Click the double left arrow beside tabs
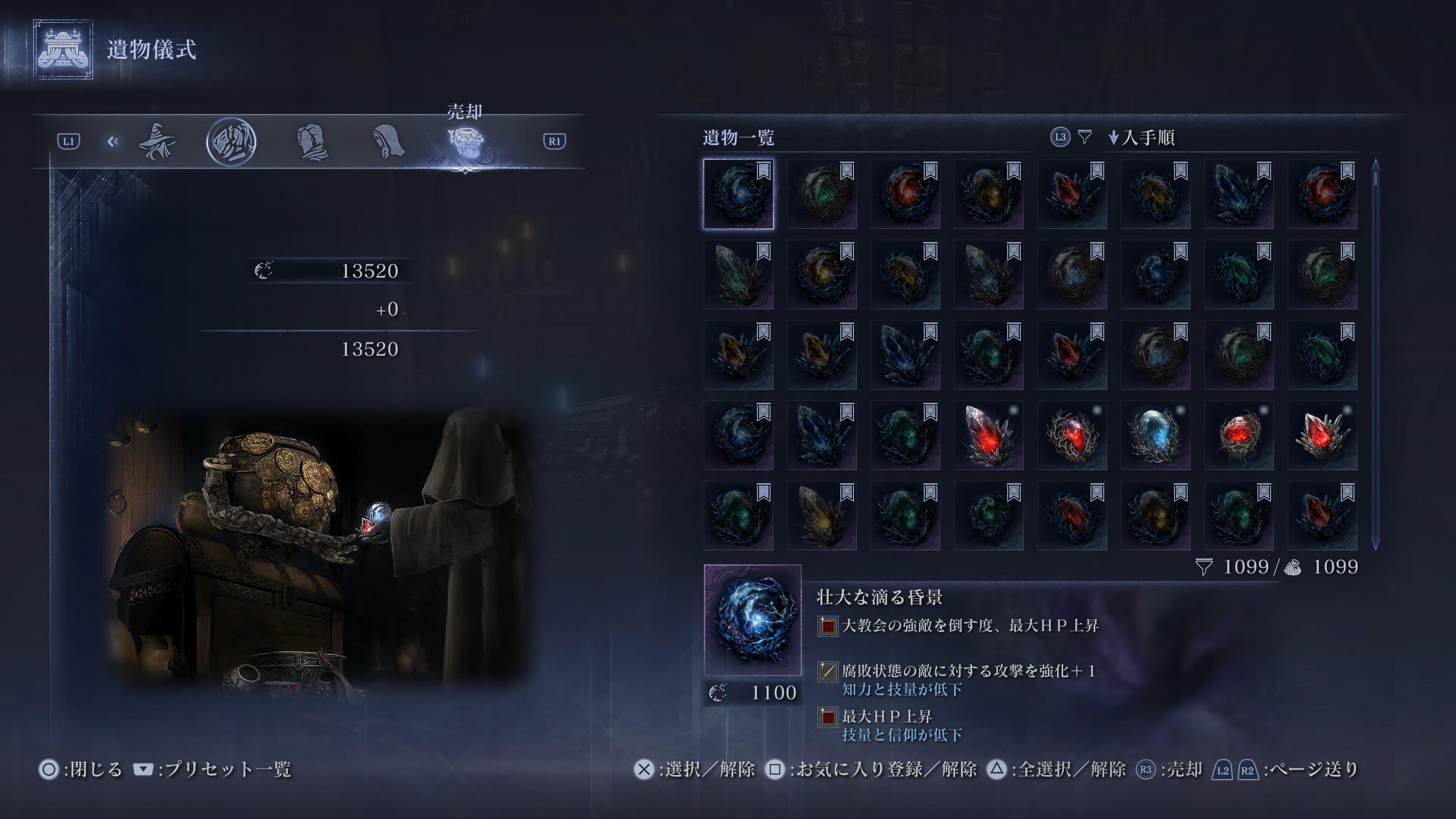Image resolution: width=1456 pixels, height=819 pixels. point(113,141)
